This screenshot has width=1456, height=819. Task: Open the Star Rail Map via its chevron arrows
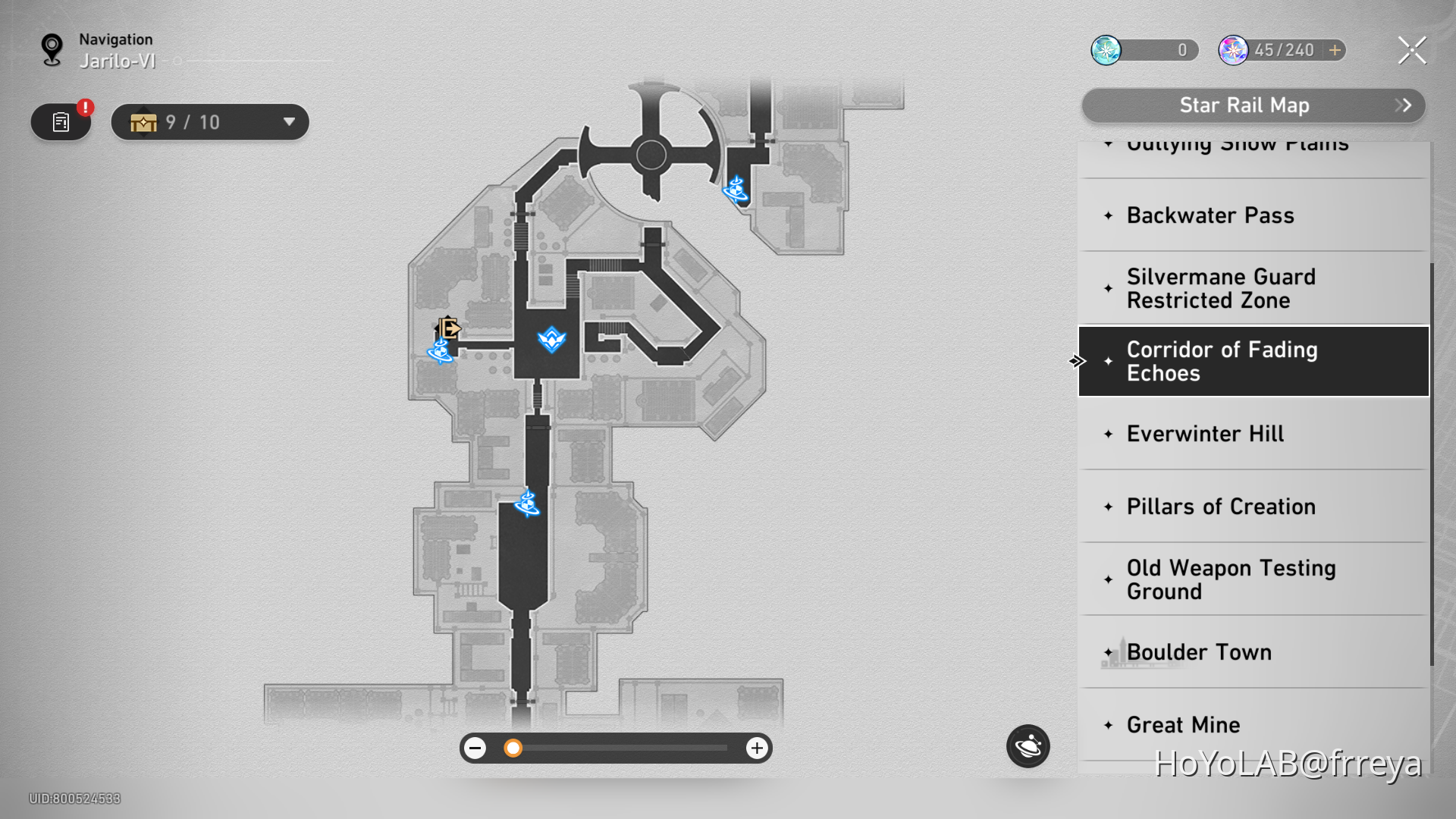[x=1403, y=105]
